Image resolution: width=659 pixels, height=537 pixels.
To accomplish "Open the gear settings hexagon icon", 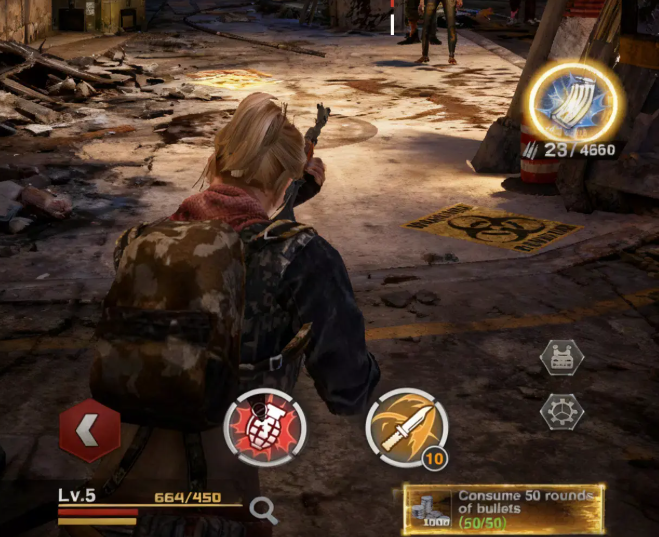I will point(561,410).
